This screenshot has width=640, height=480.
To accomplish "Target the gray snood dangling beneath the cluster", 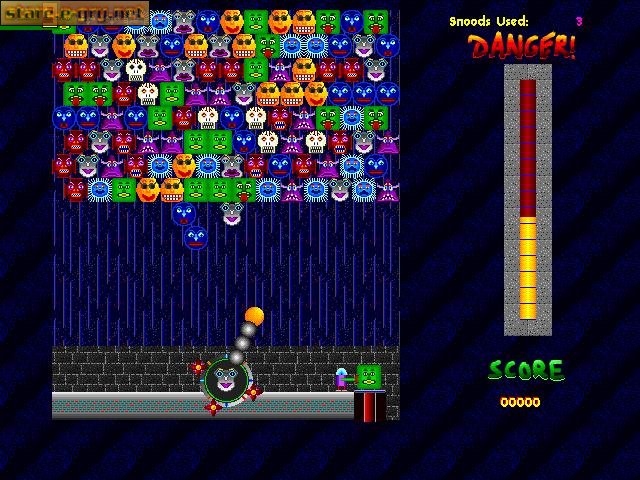I will coord(233,213).
